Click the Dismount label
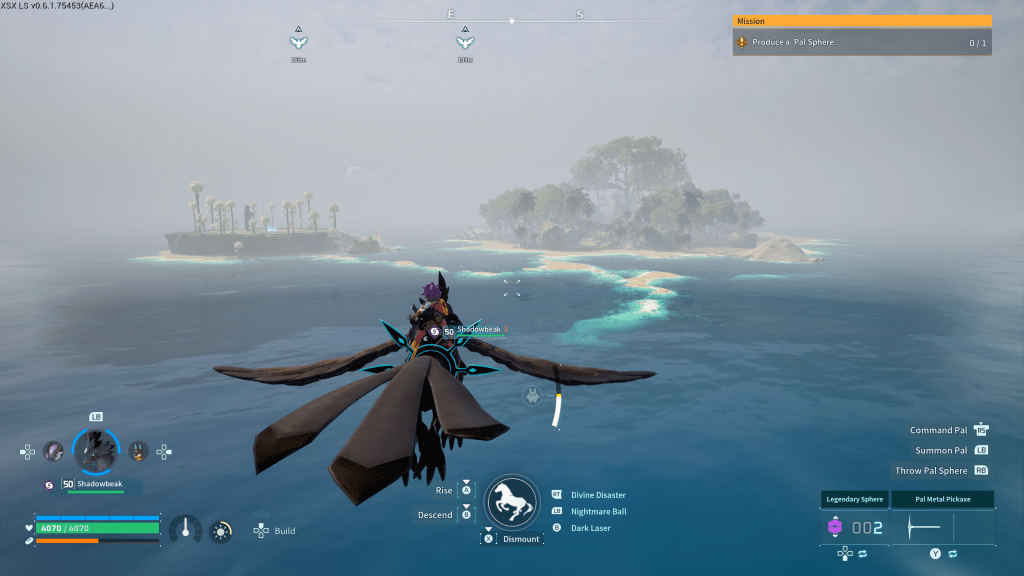1024x576 pixels. coord(521,539)
